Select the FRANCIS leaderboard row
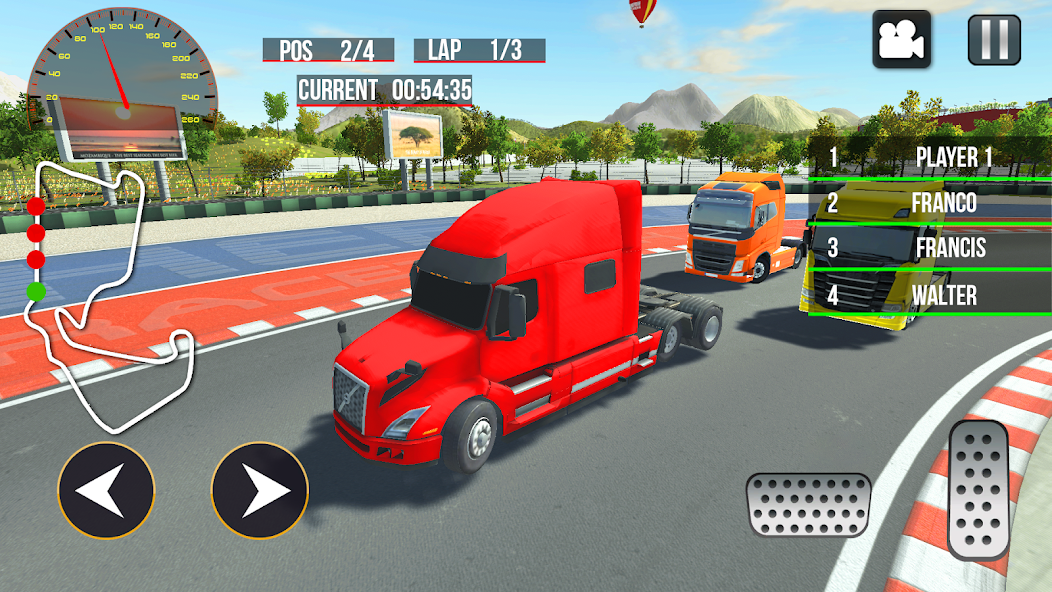The image size is (1052, 592). point(928,248)
